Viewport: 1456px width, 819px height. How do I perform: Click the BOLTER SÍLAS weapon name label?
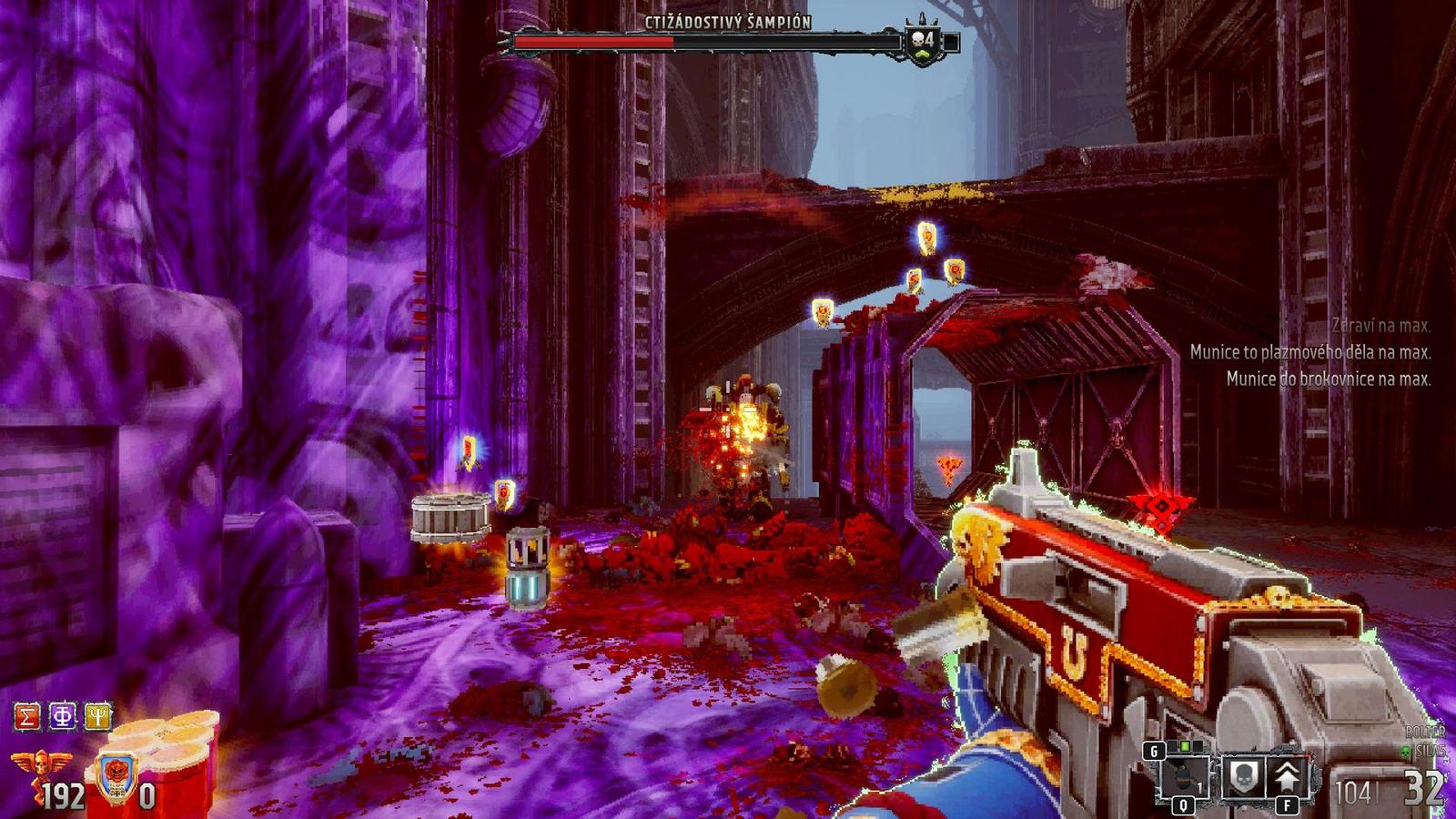[x=1429, y=739]
